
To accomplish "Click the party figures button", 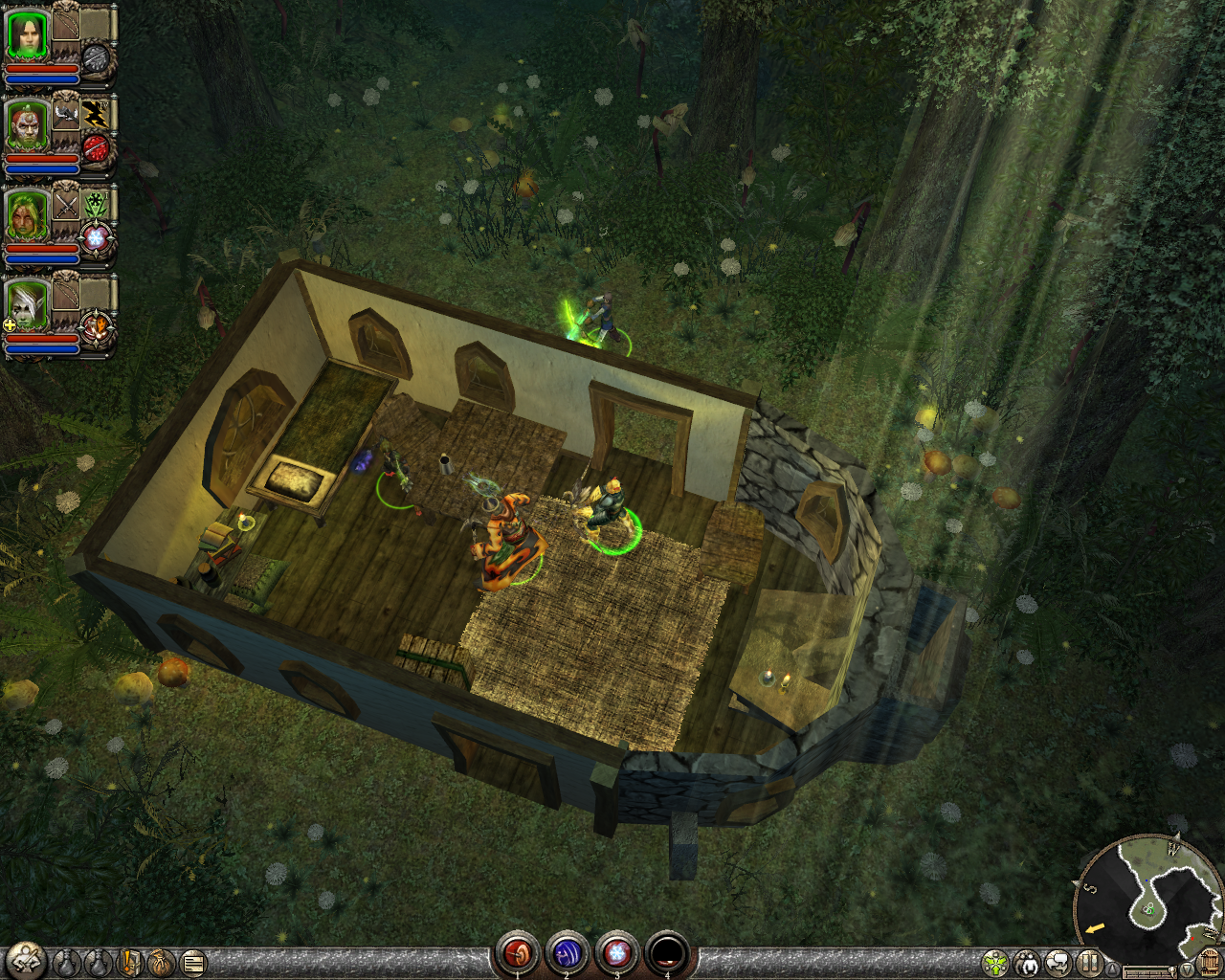I will (x=1027, y=963).
